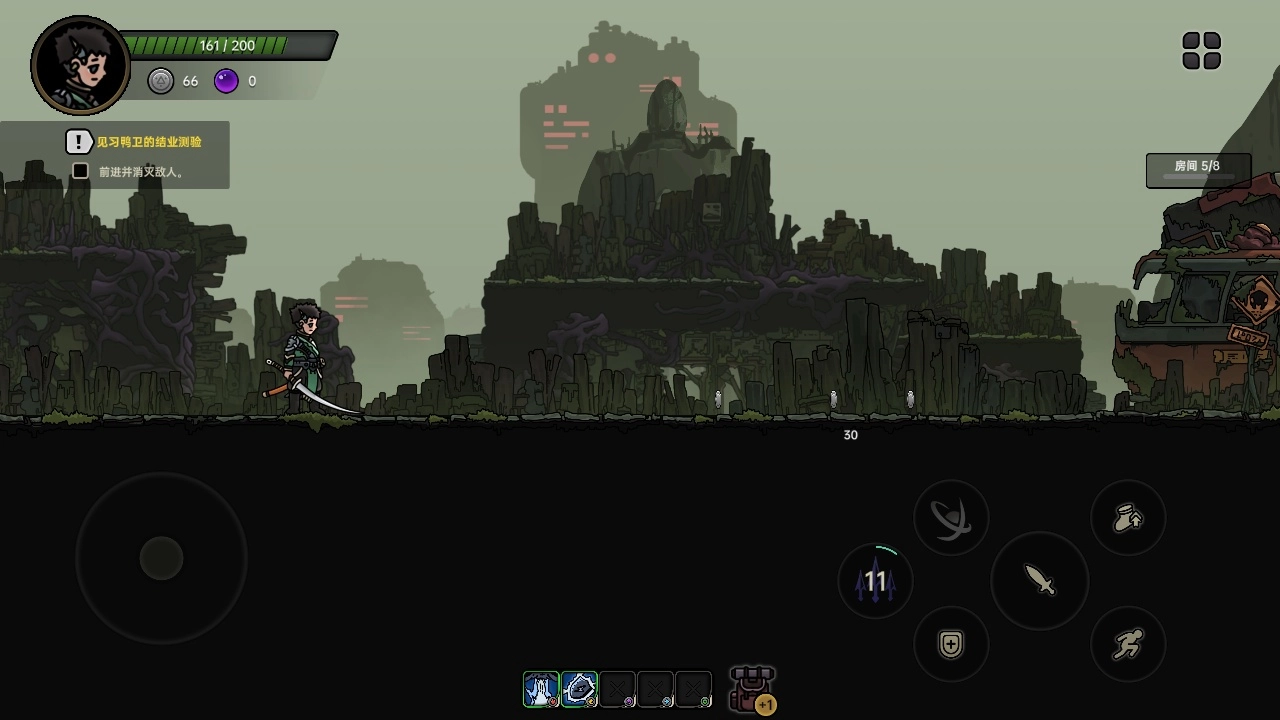1280x720 pixels.
Task: Select the lightning shield relic slot
Action: [x=579, y=689]
